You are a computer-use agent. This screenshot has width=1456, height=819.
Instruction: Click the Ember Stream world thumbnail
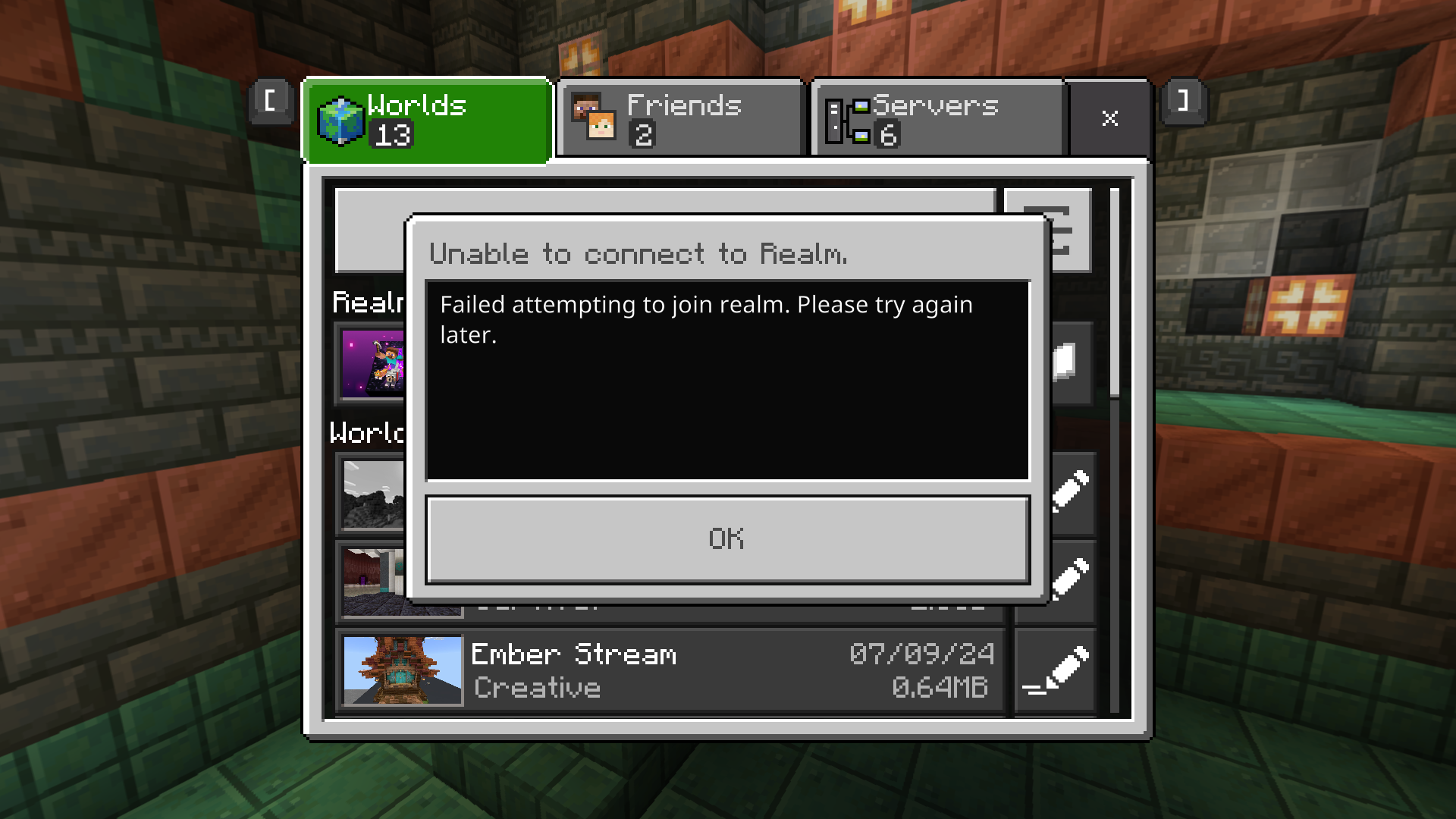(x=402, y=671)
